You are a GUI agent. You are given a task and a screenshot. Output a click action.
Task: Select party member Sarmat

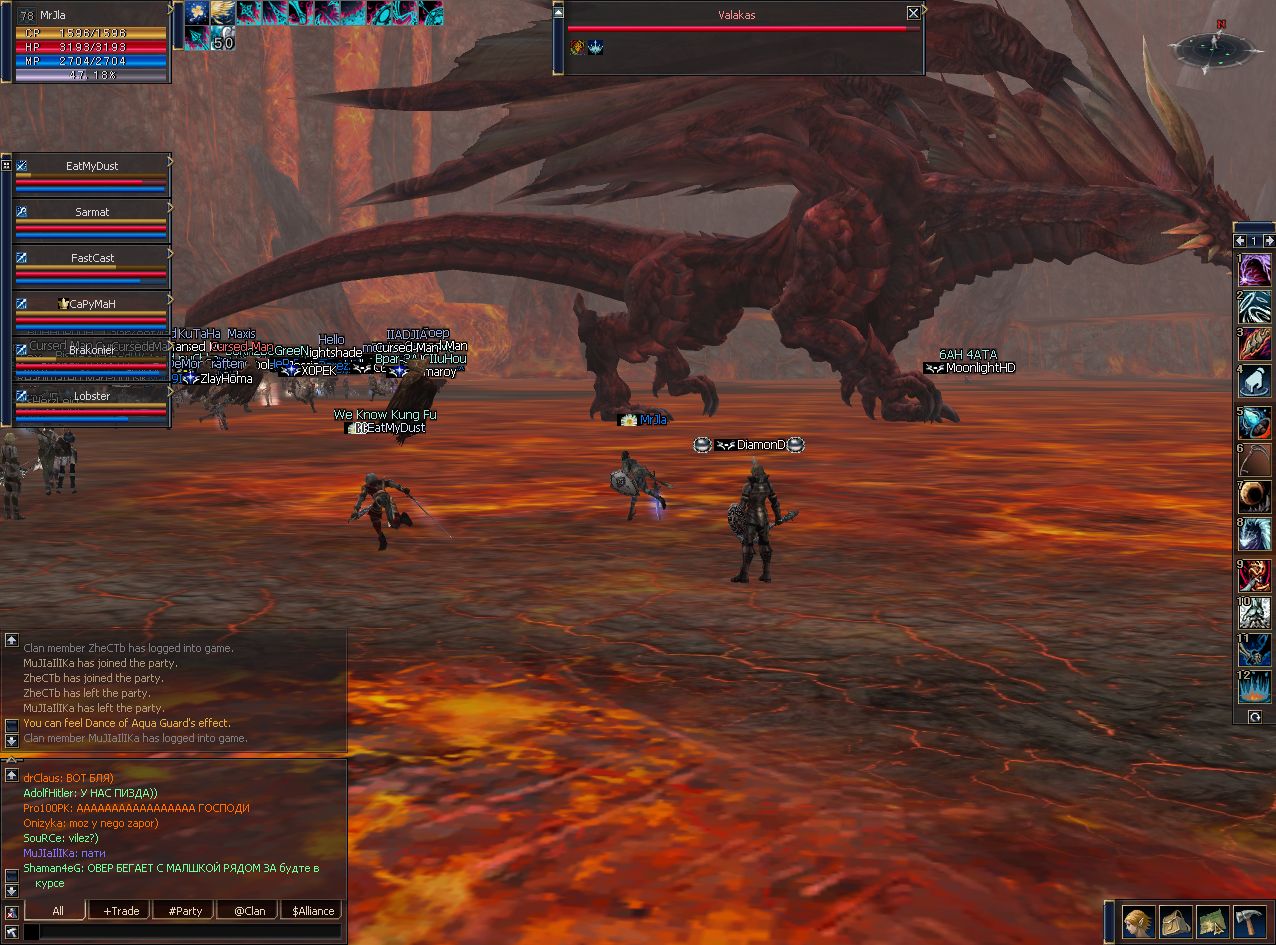pyautogui.click(x=92, y=212)
